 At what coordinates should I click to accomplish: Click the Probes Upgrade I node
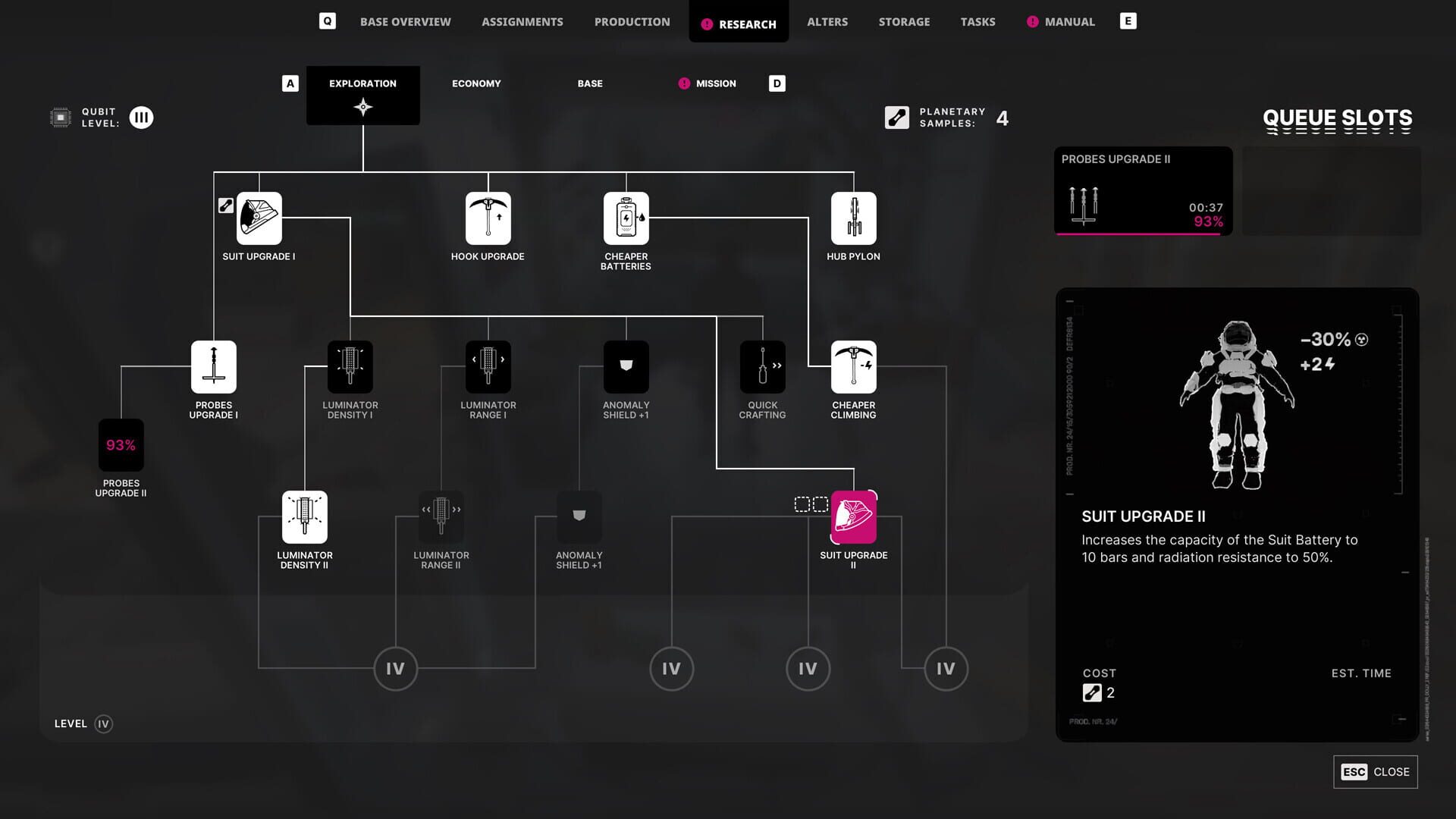point(213,367)
